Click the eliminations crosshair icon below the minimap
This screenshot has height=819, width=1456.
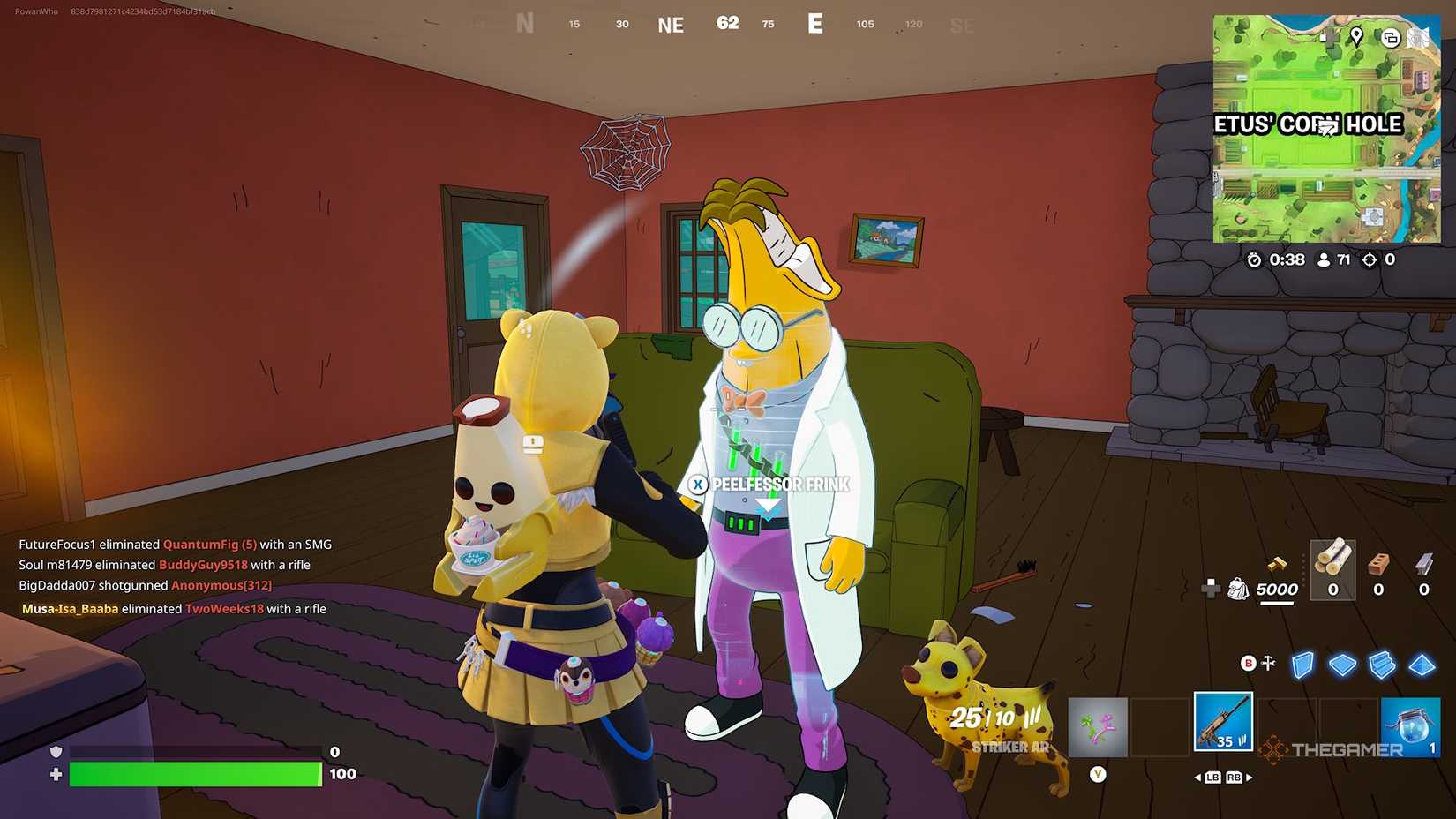pyautogui.click(x=1369, y=259)
